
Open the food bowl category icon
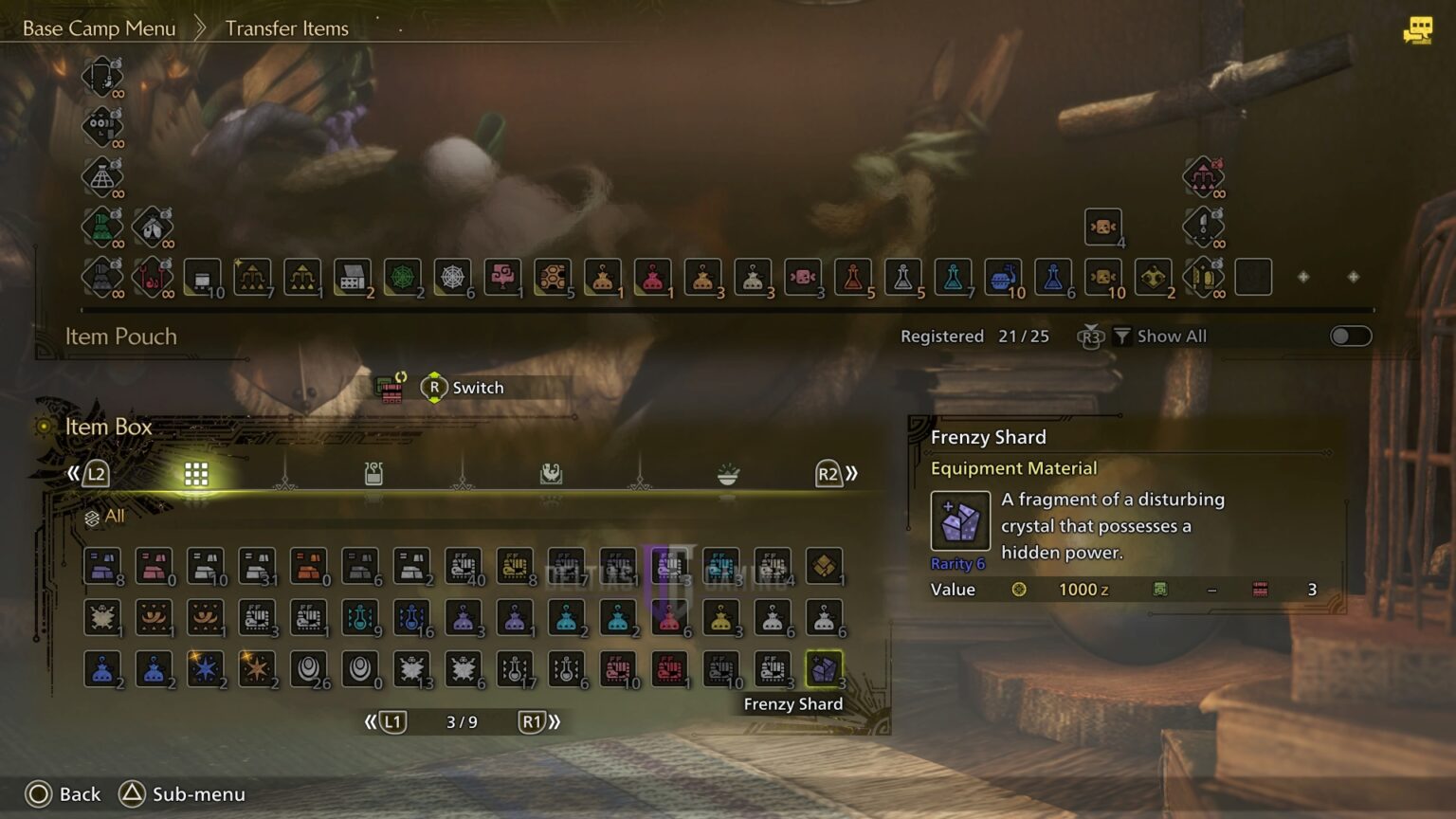727,473
